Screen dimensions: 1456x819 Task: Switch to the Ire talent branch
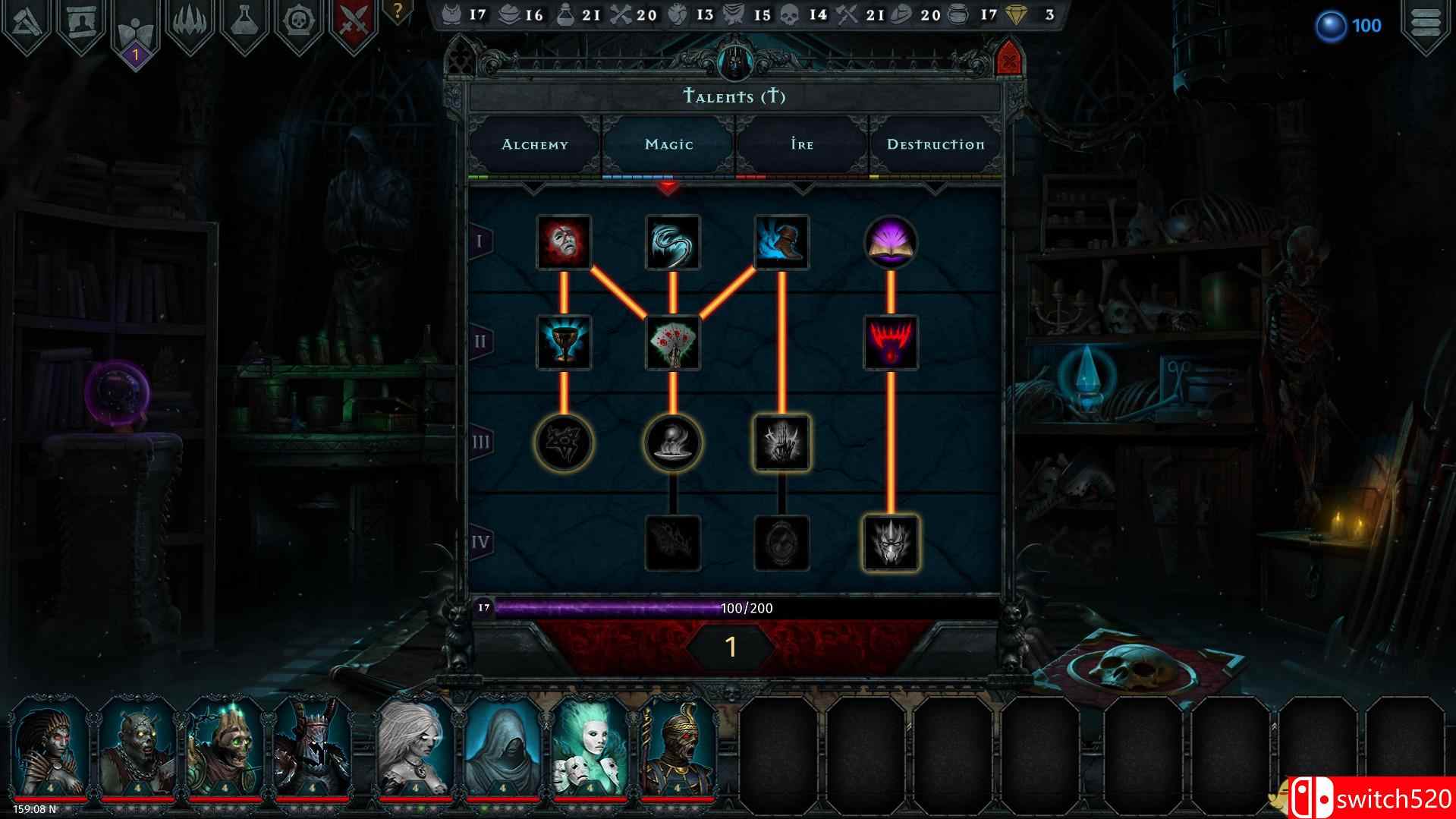point(801,144)
